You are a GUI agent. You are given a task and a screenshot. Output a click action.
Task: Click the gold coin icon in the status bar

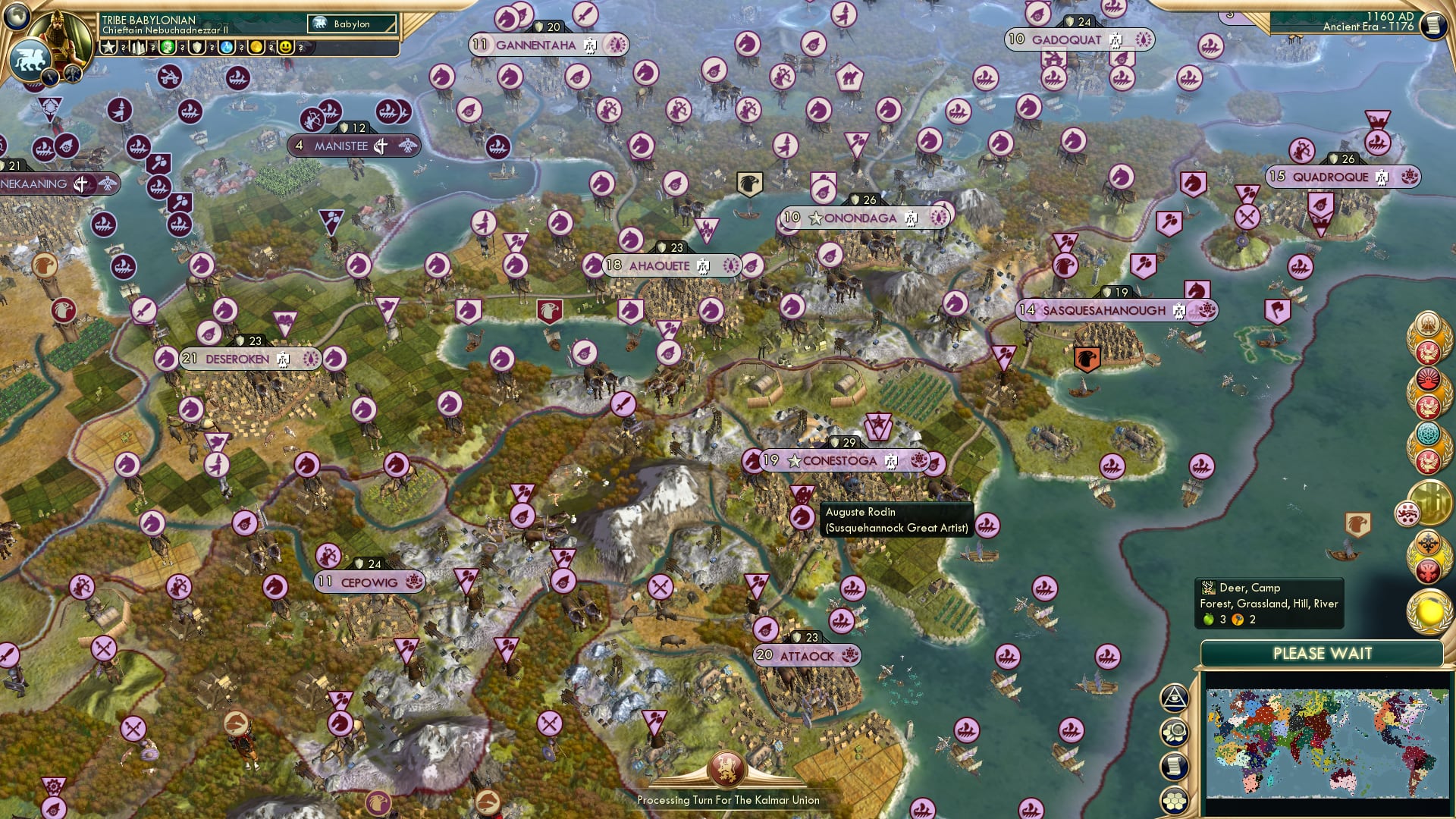[256, 48]
